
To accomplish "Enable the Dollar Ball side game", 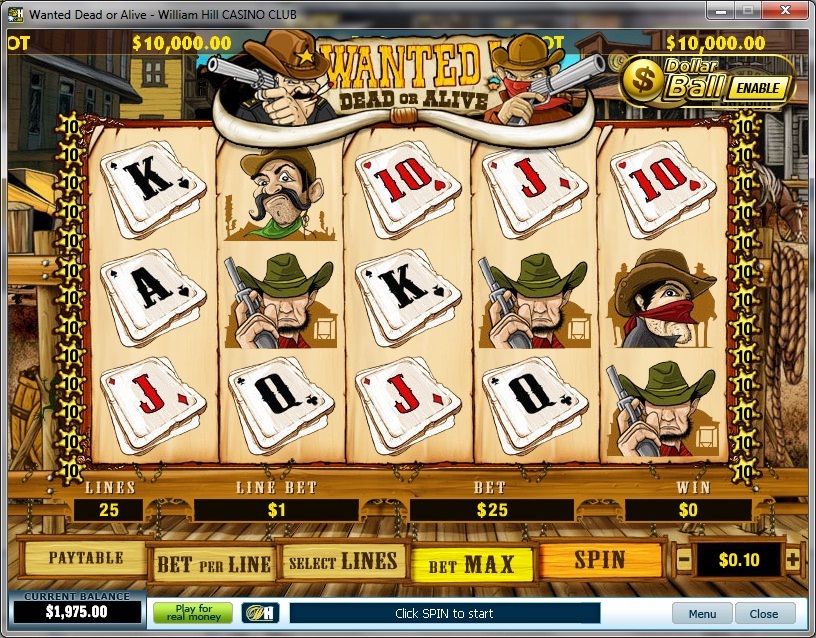I will [x=754, y=88].
